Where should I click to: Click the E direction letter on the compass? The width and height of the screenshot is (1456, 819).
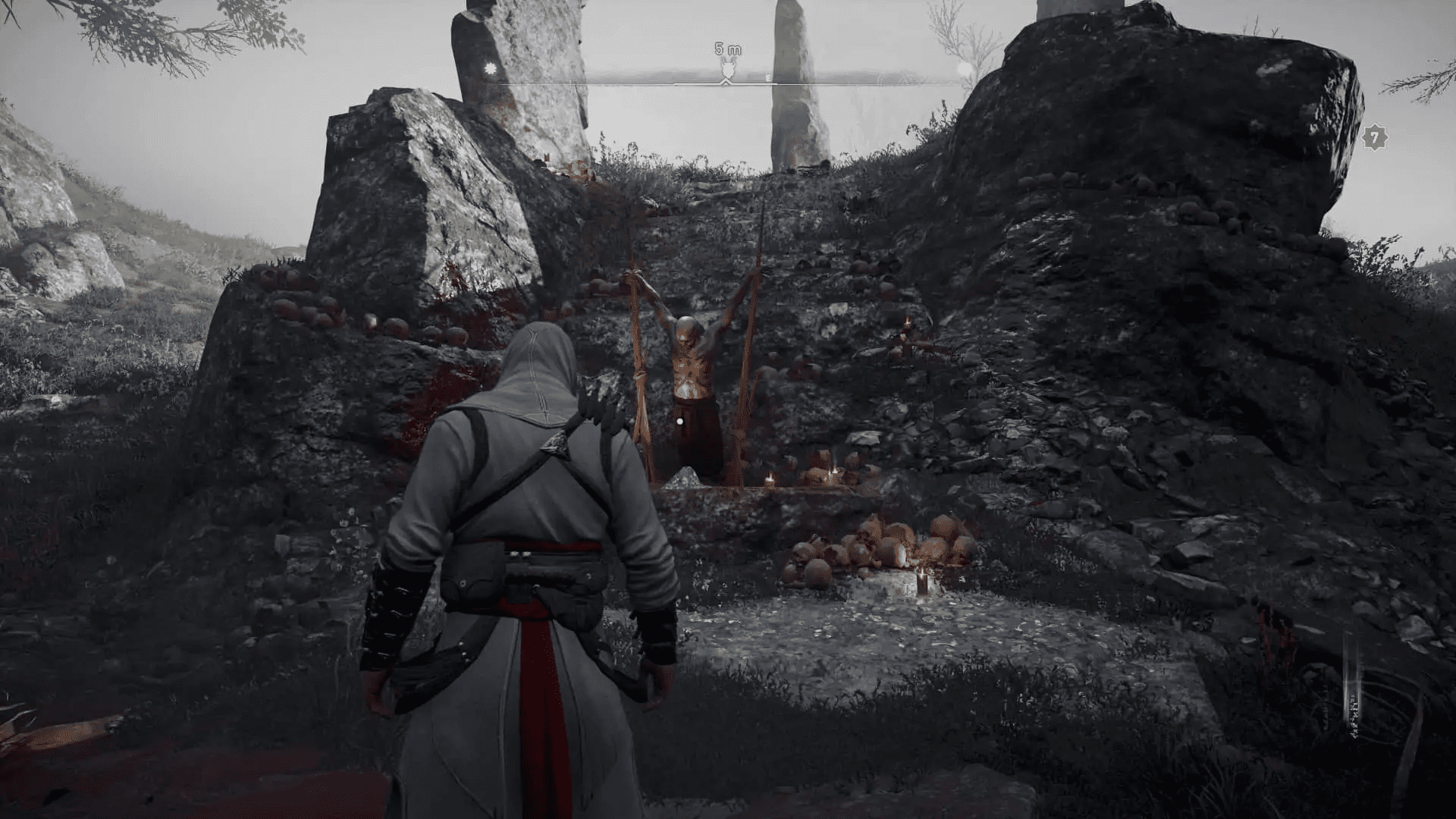click(768, 77)
